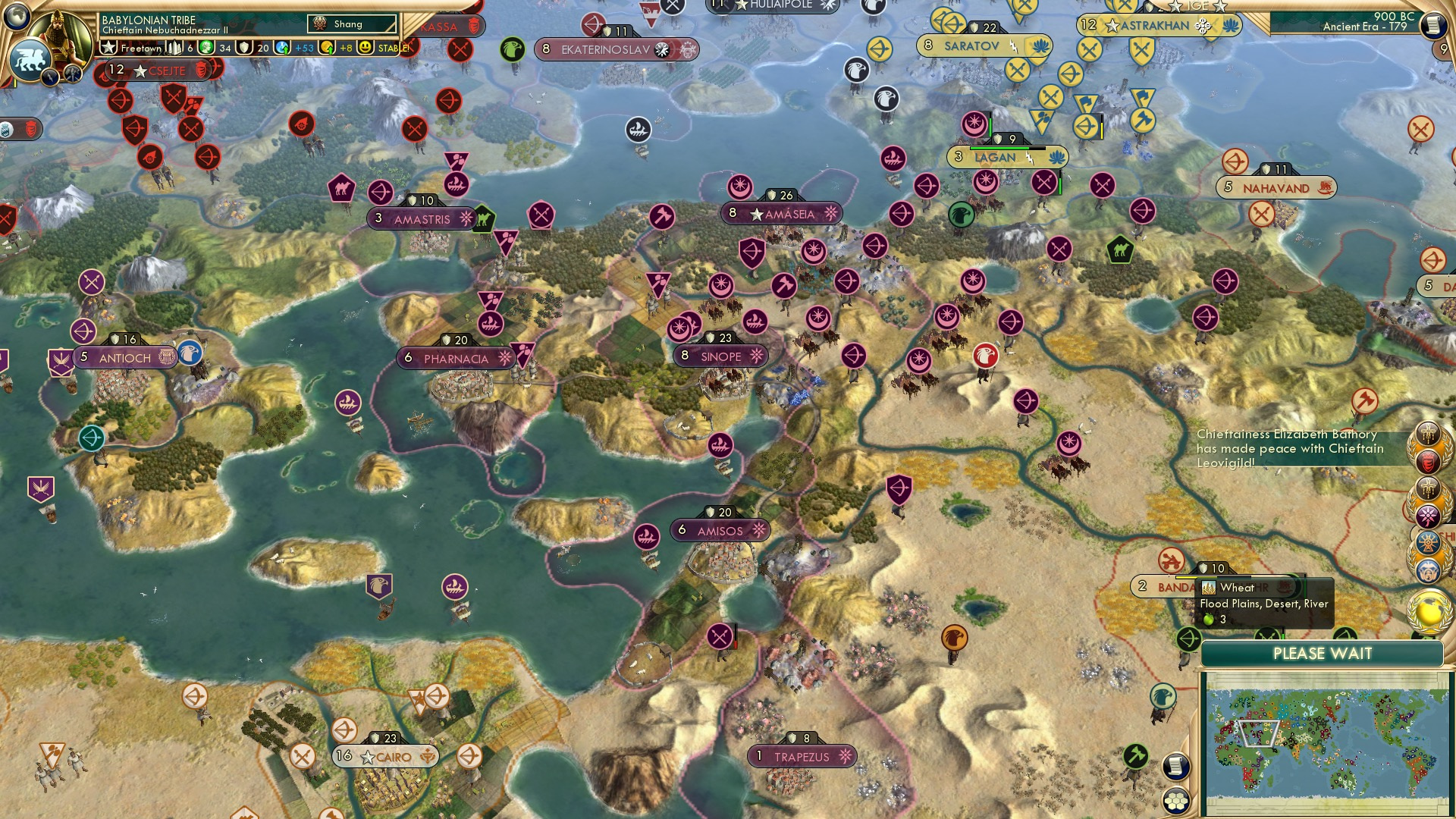This screenshot has width=1456, height=819.
Task: Select the Sinope city banner
Action: pyautogui.click(x=720, y=355)
